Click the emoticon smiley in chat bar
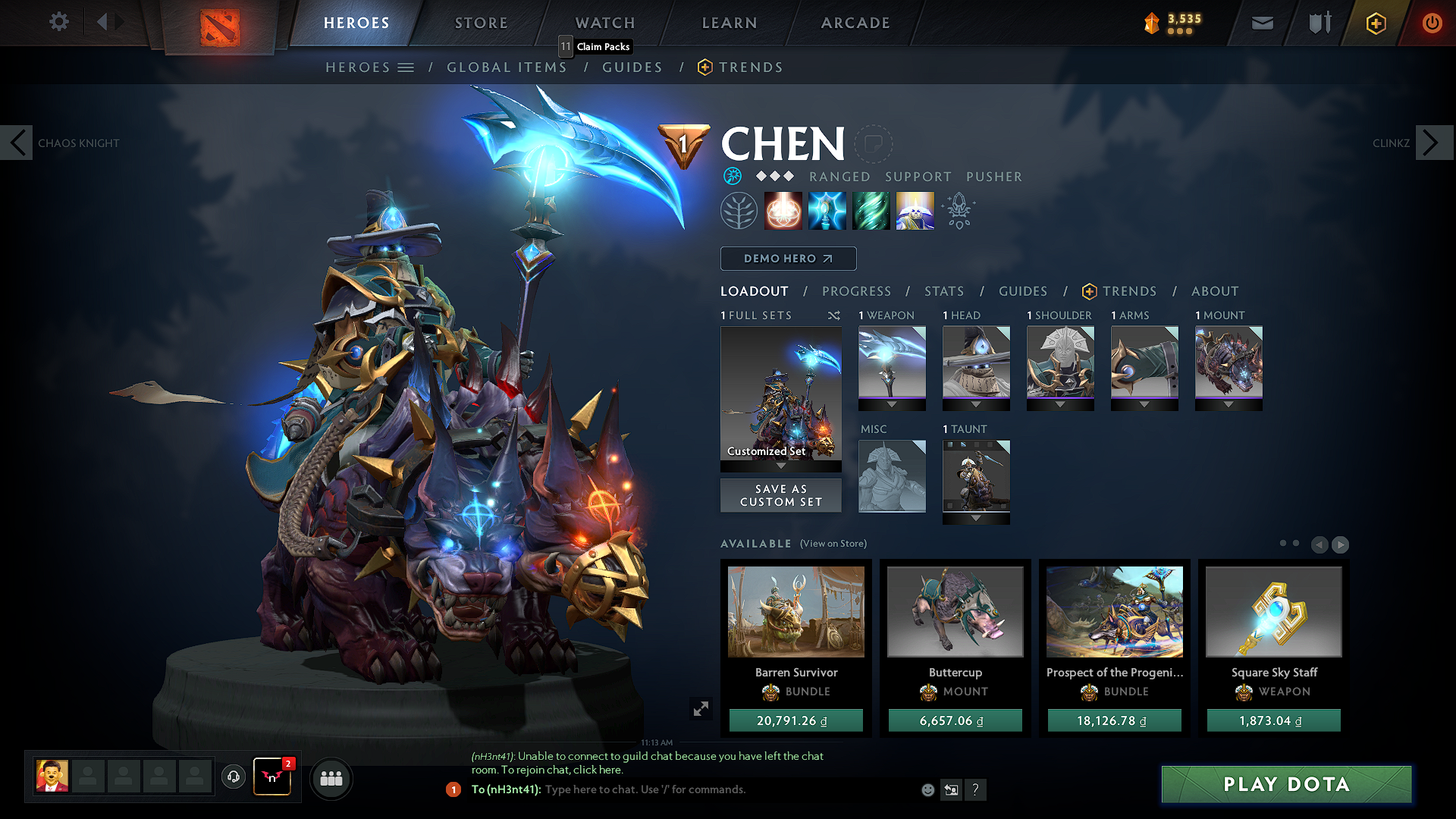 [x=927, y=789]
